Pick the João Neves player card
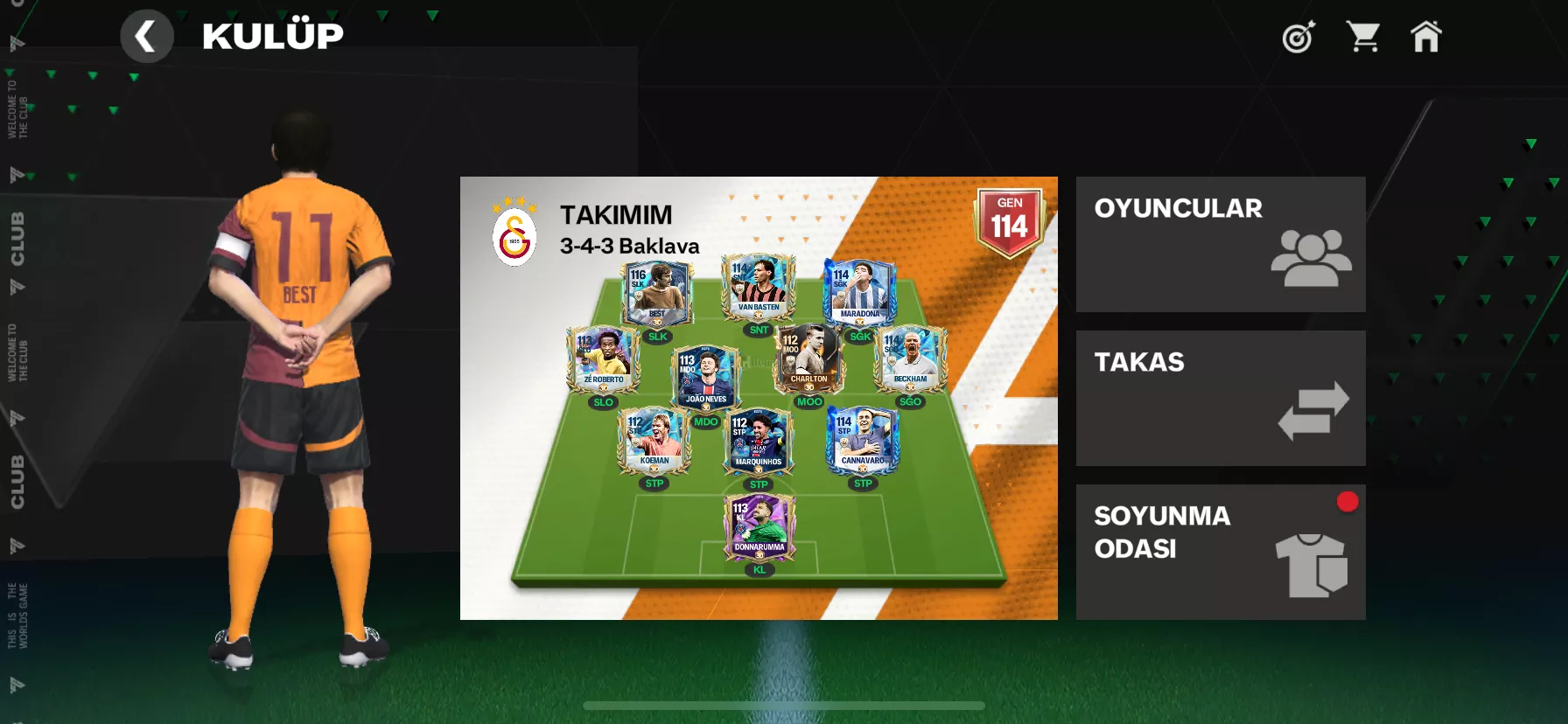Viewport: 1568px width, 724px height. point(705,378)
